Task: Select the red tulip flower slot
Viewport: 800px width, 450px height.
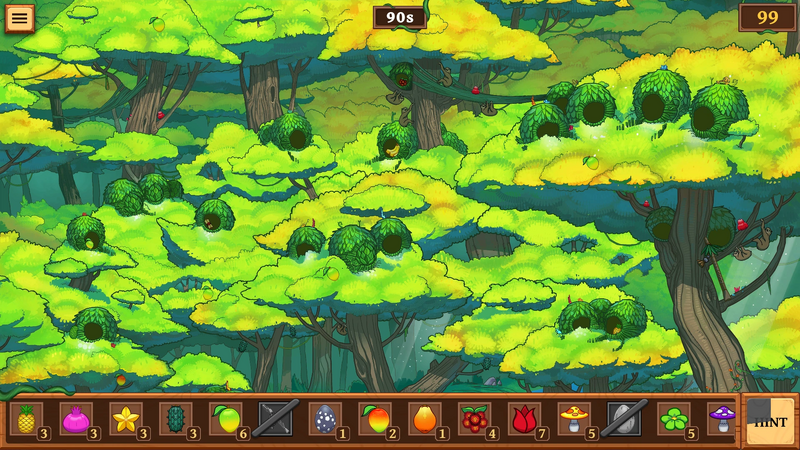Action: coord(526,419)
